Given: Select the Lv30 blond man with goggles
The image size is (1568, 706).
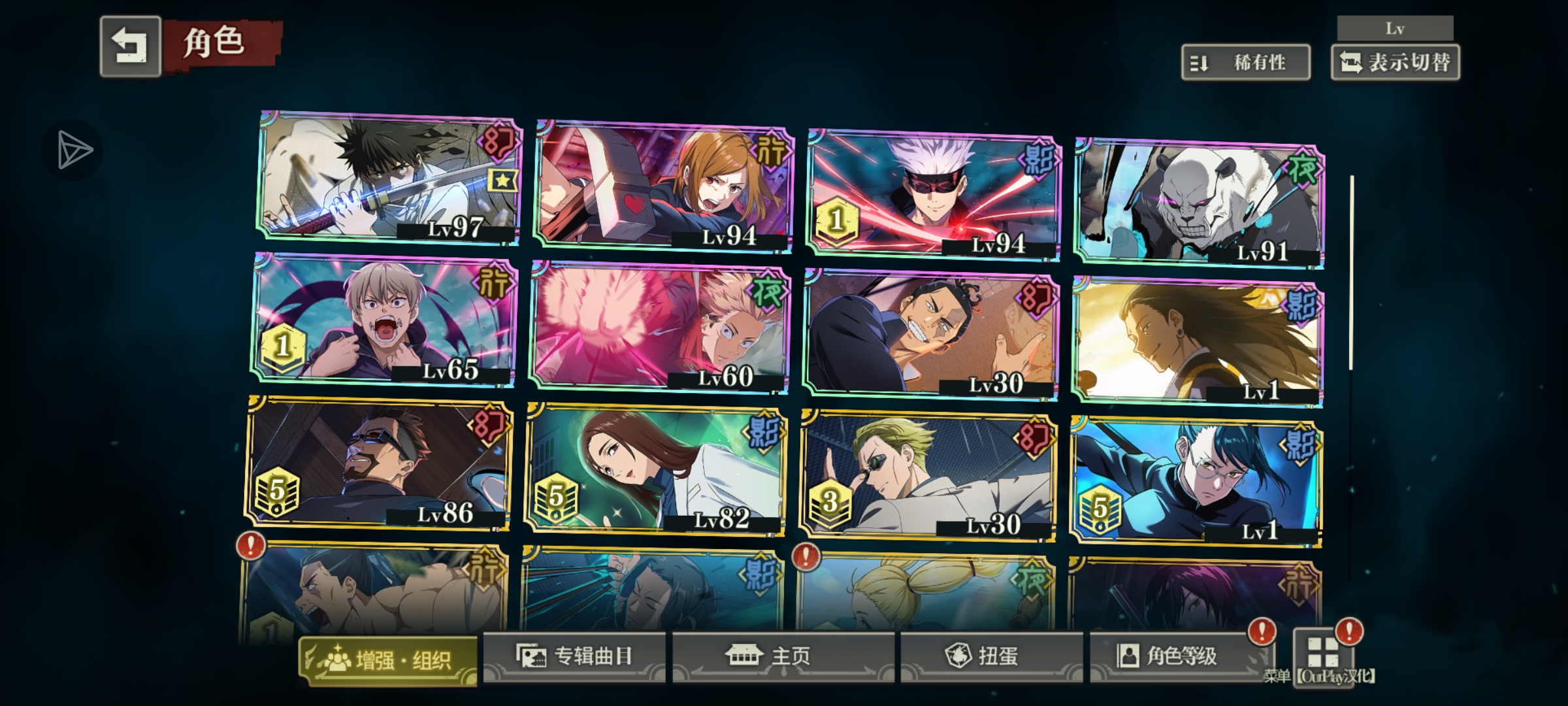Looking at the screenshot, I should (x=928, y=476).
